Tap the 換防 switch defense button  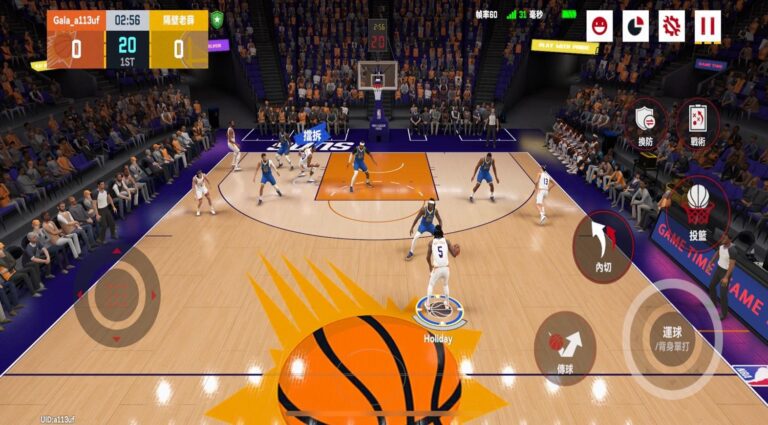pyautogui.click(x=646, y=123)
